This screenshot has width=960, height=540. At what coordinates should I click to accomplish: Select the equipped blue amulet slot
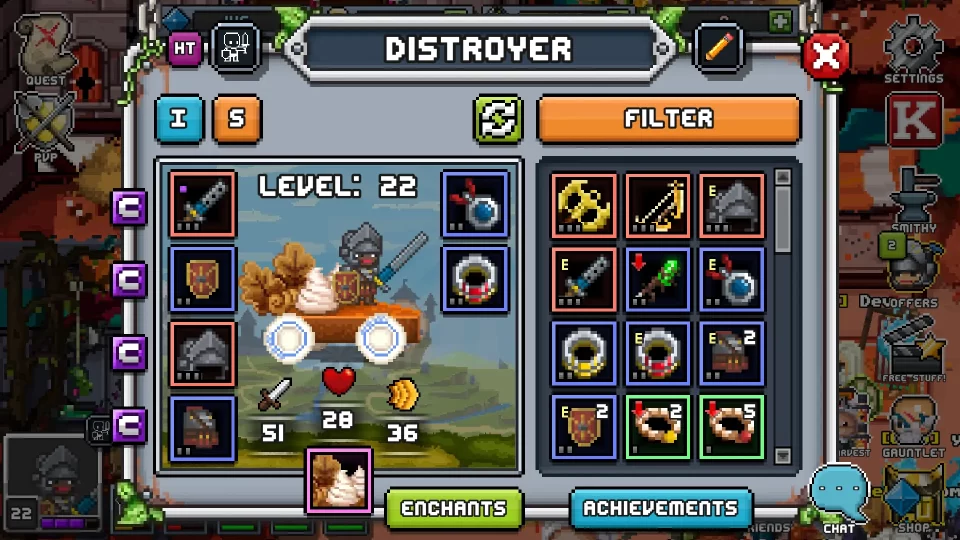click(x=475, y=204)
